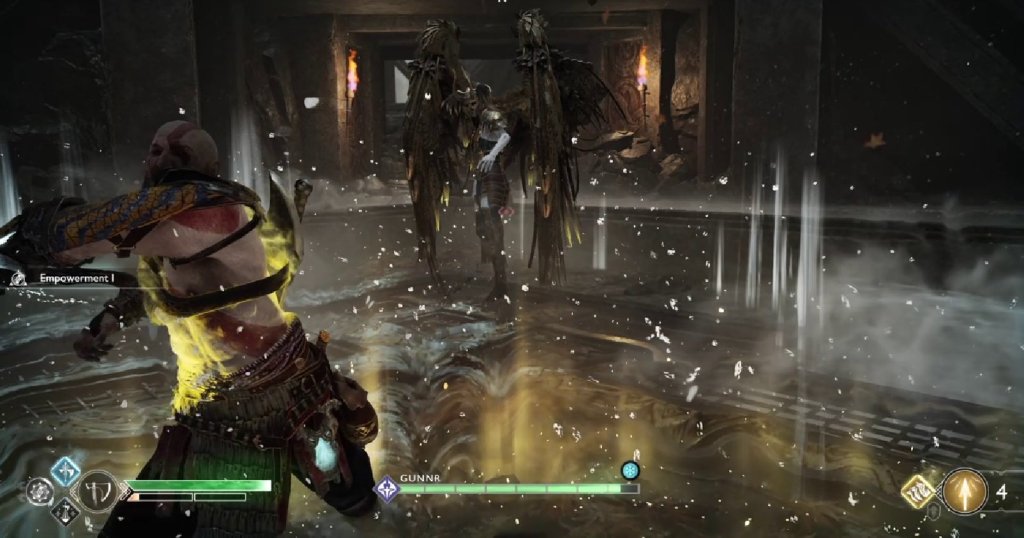The image size is (1024, 538).
Task: Activate the blue diamond runic attack icon
Action: tap(65, 470)
